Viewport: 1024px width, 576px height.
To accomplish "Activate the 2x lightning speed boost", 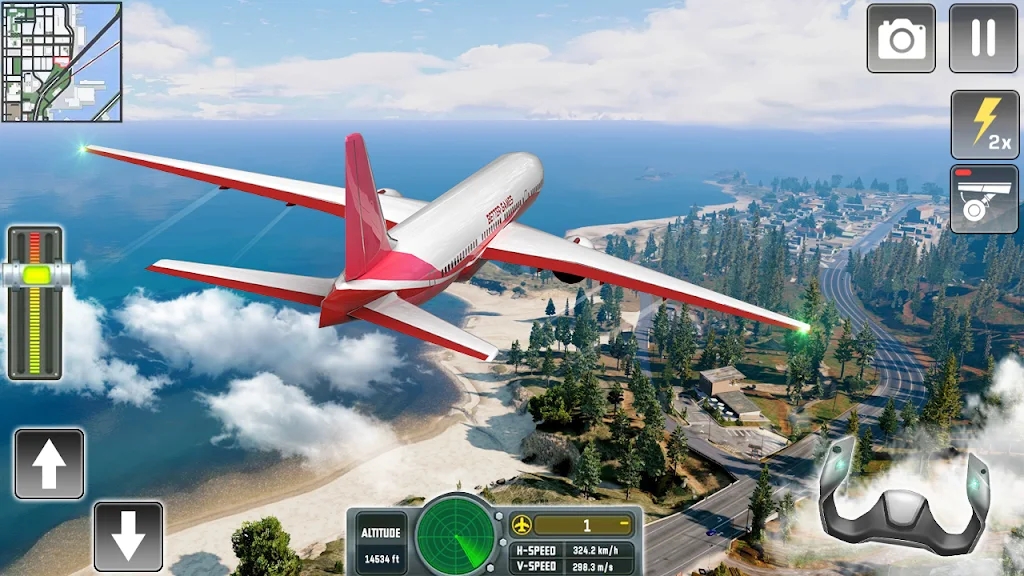I will 984,124.
